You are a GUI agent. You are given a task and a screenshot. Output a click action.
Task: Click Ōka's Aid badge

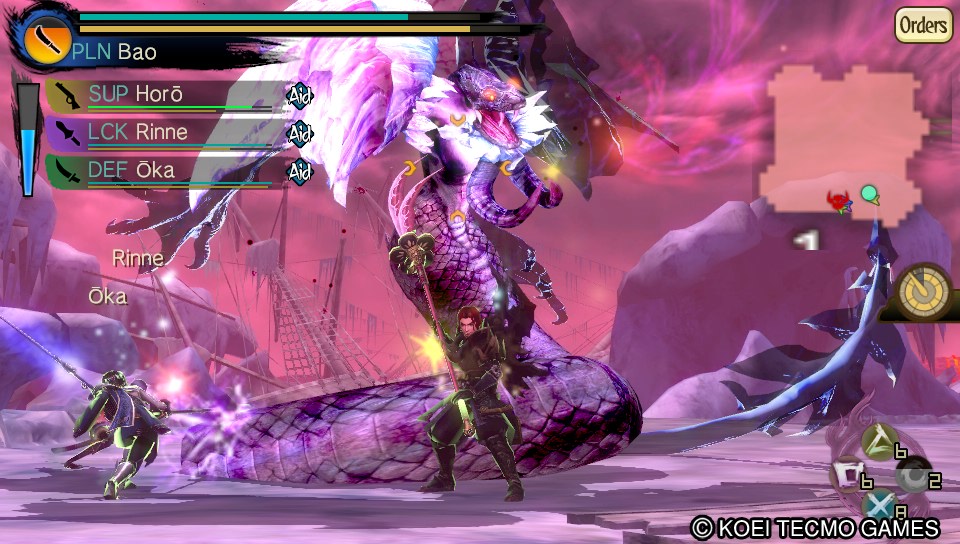coord(300,171)
